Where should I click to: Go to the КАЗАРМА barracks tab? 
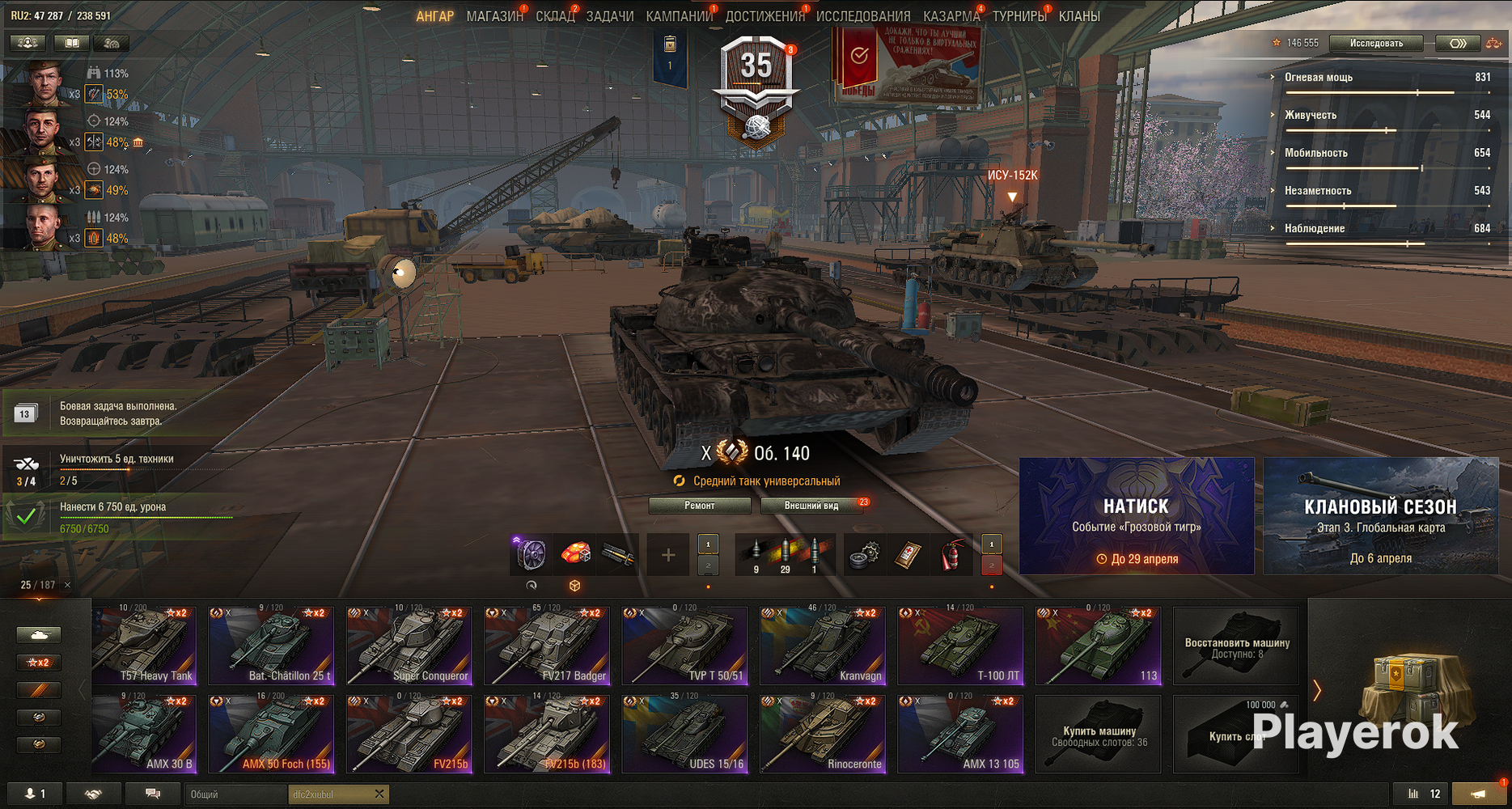(951, 16)
